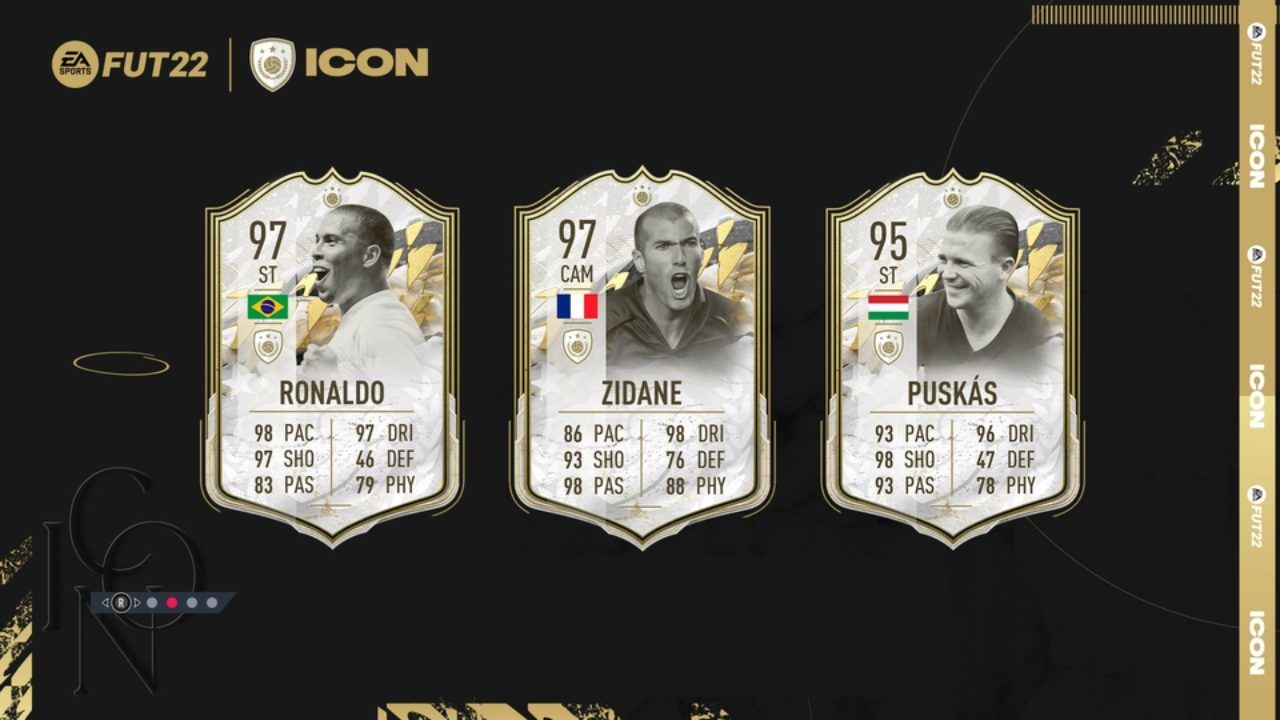Click the left carousel arrow

[105, 602]
